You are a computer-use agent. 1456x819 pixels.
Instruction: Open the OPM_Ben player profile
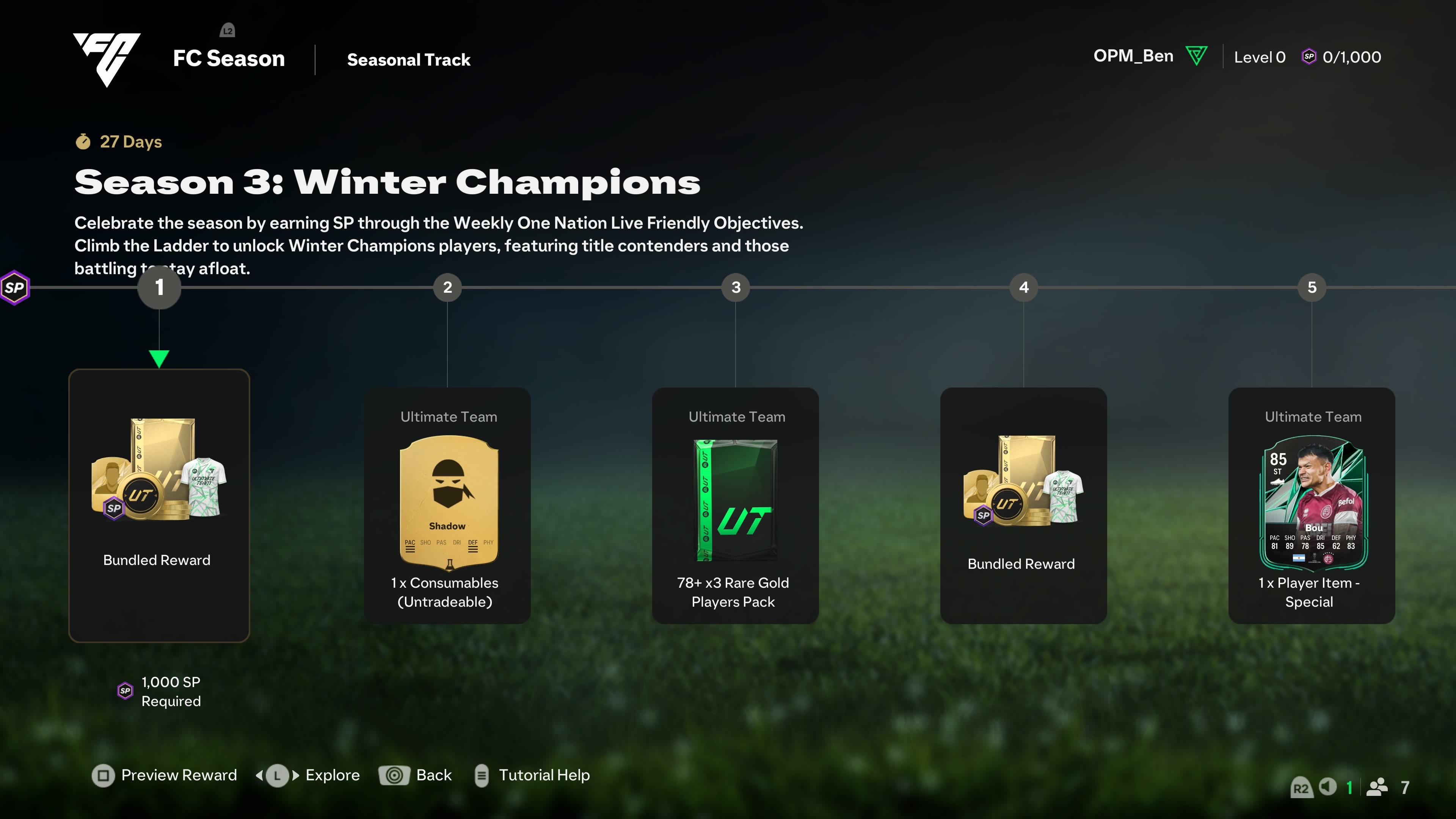(1133, 56)
